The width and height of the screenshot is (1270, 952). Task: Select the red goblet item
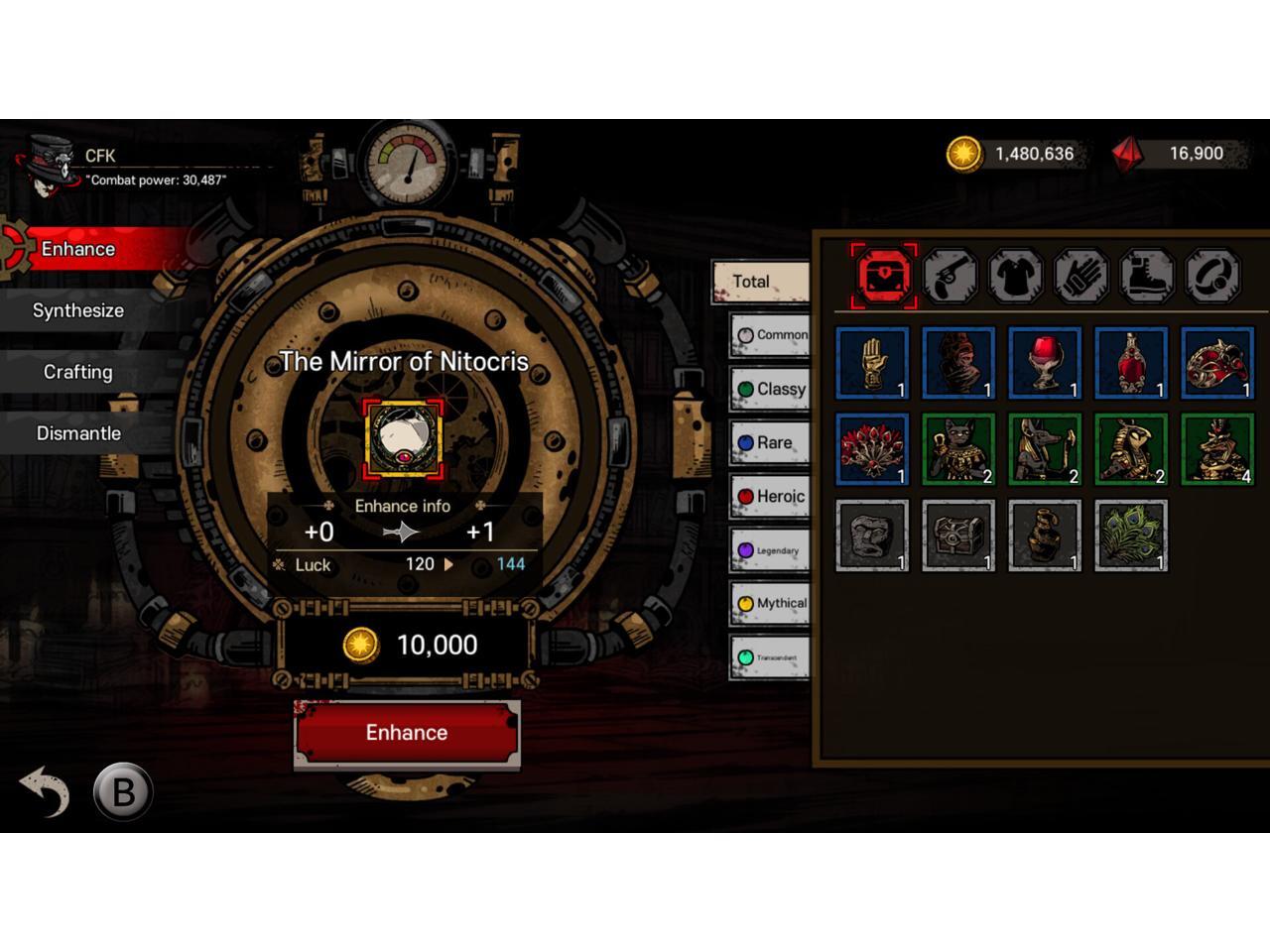pos(1044,363)
